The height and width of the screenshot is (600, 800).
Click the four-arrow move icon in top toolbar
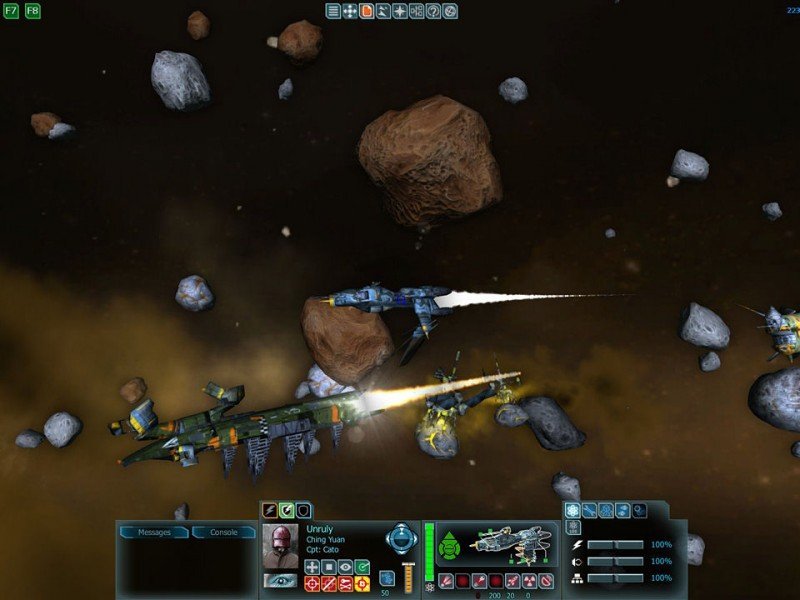350,11
